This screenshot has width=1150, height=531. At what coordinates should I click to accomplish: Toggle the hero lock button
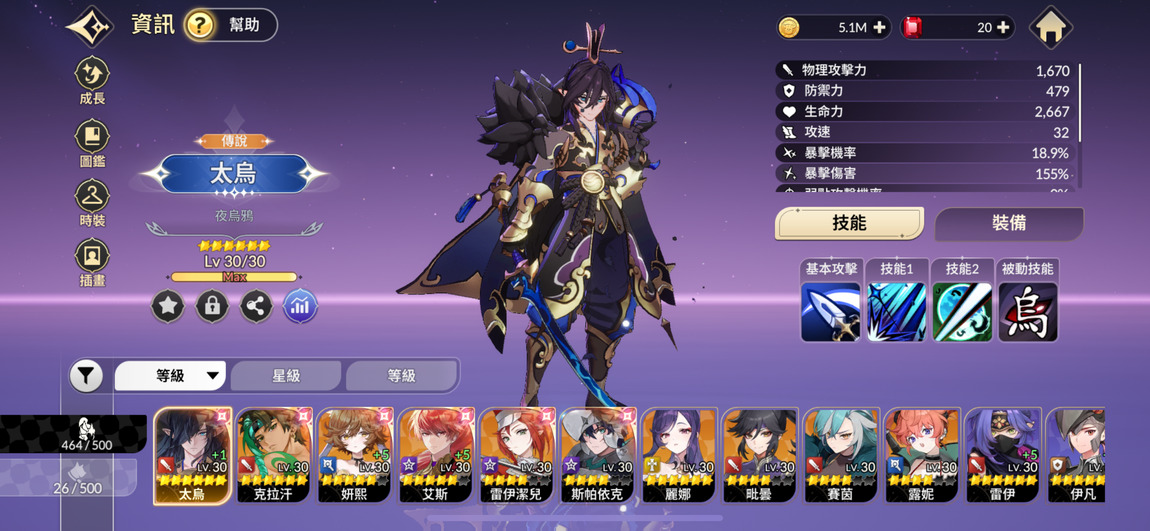[212, 306]
